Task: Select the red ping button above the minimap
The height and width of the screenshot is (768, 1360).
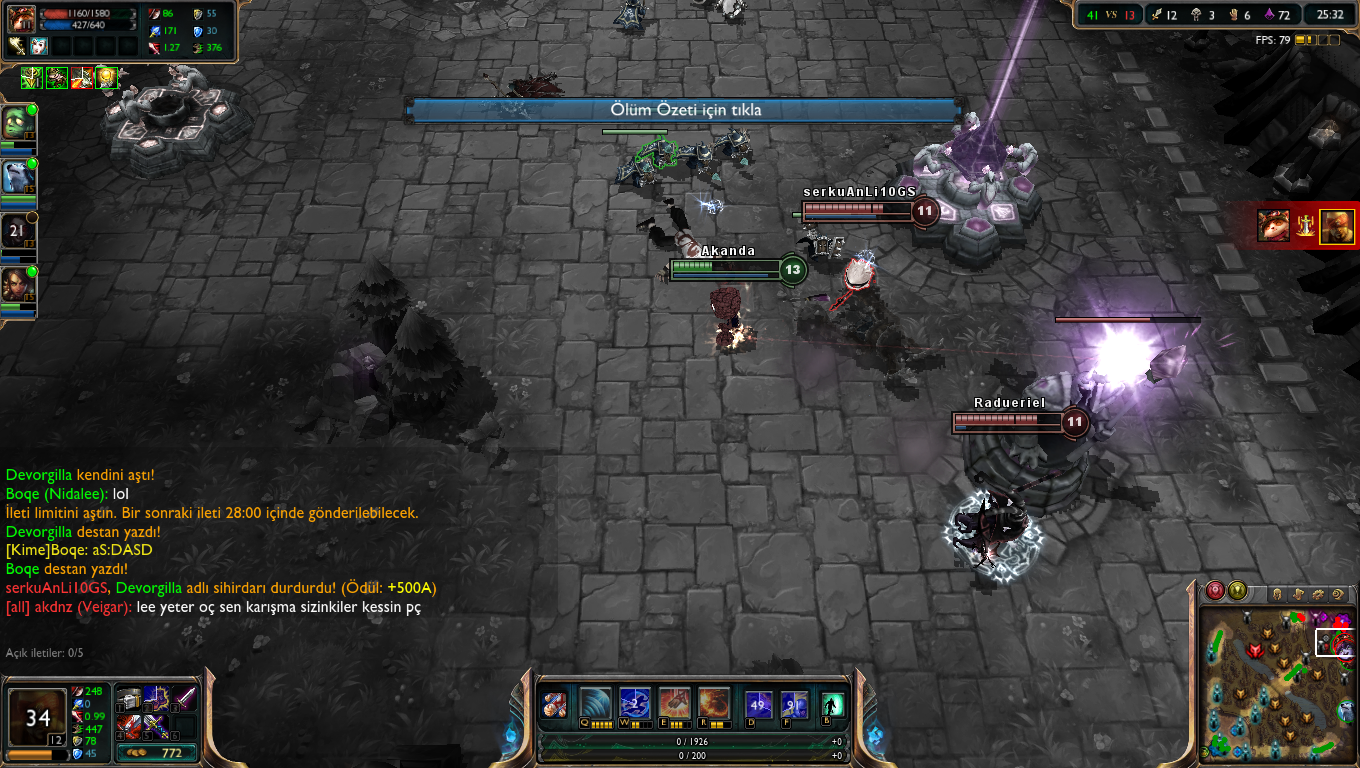Action: [1216, 590]
